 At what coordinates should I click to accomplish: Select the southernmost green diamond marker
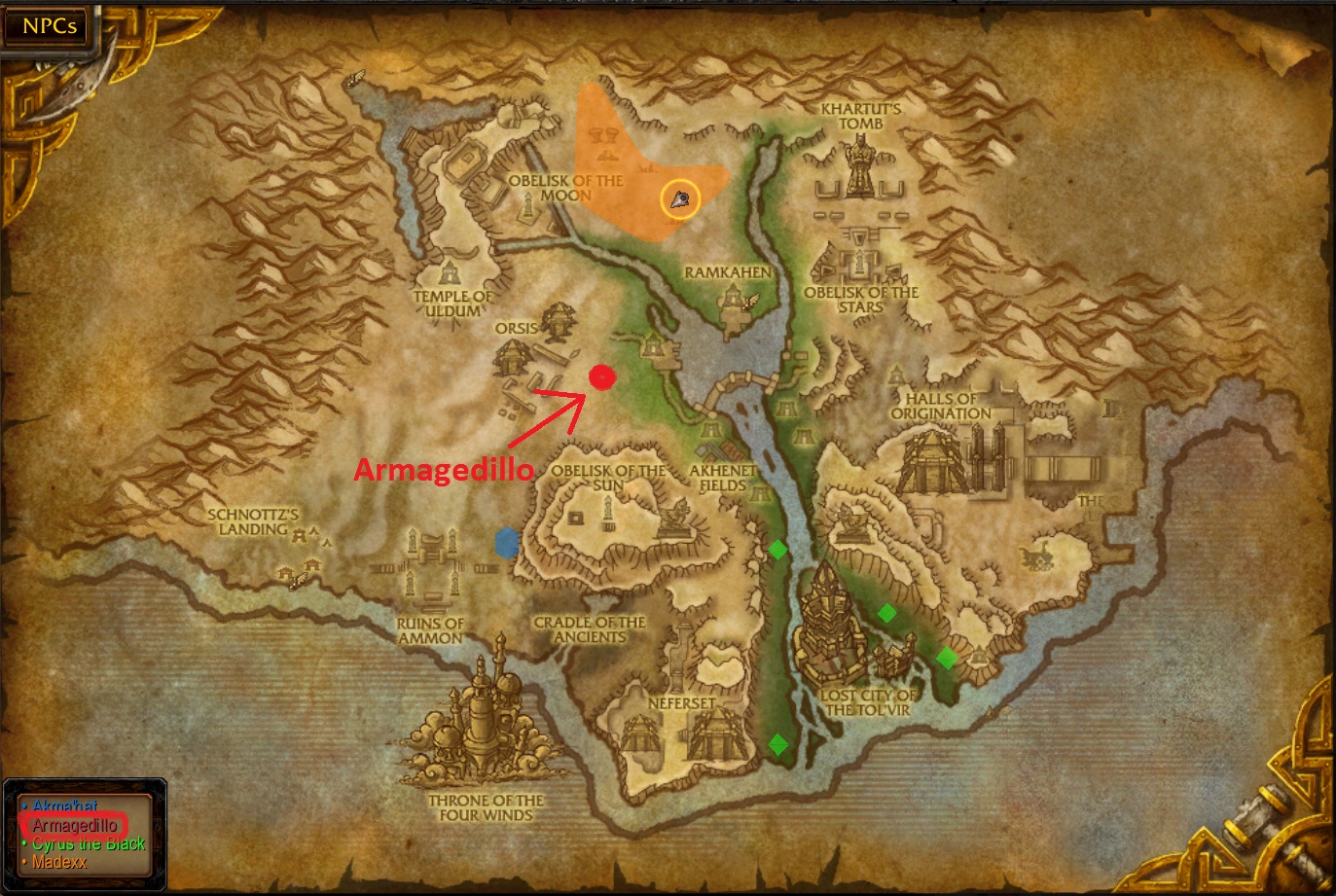pos(779,744)
